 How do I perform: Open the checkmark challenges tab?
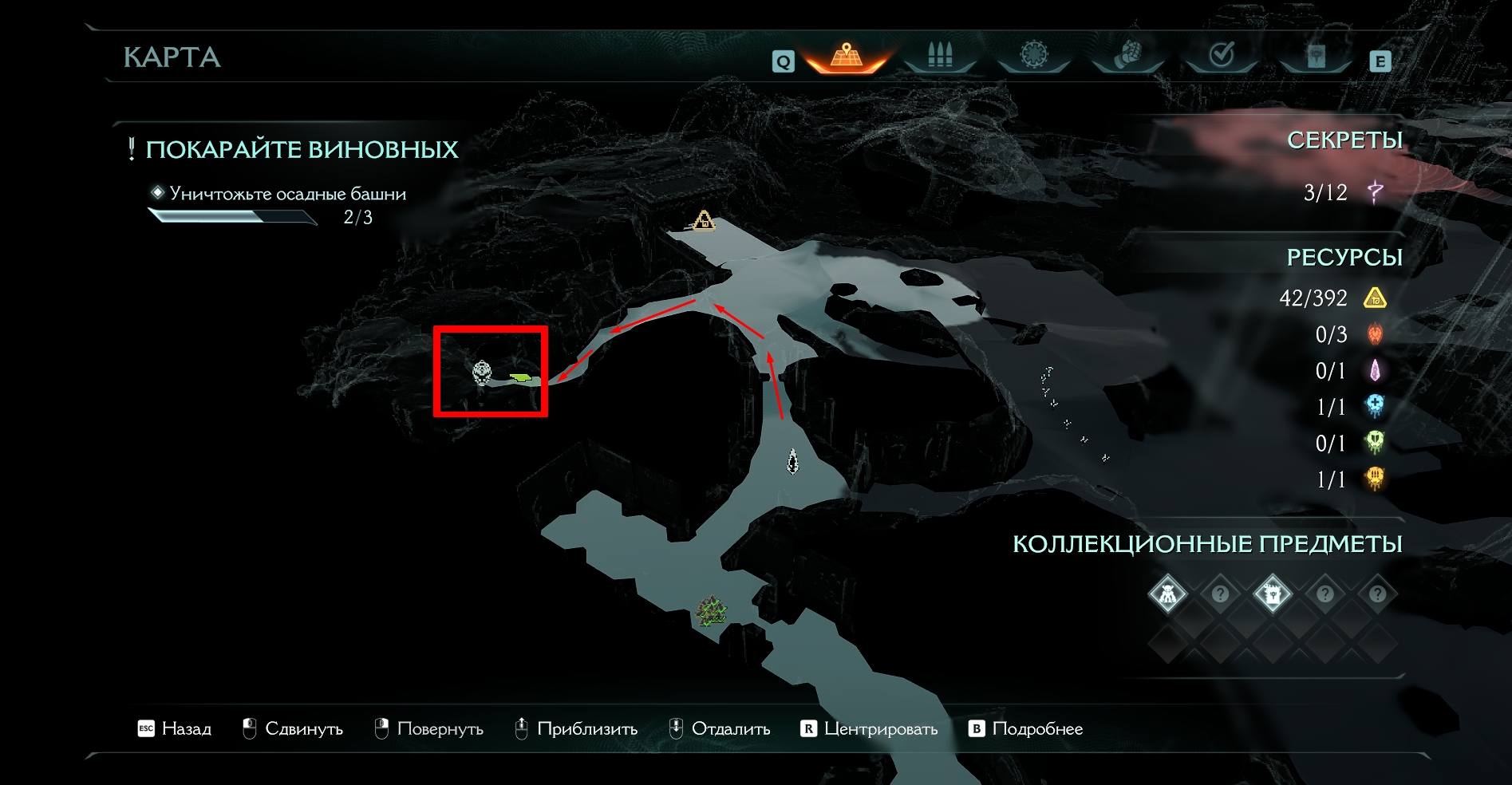pyautogui.click(x=1222, y=55)
